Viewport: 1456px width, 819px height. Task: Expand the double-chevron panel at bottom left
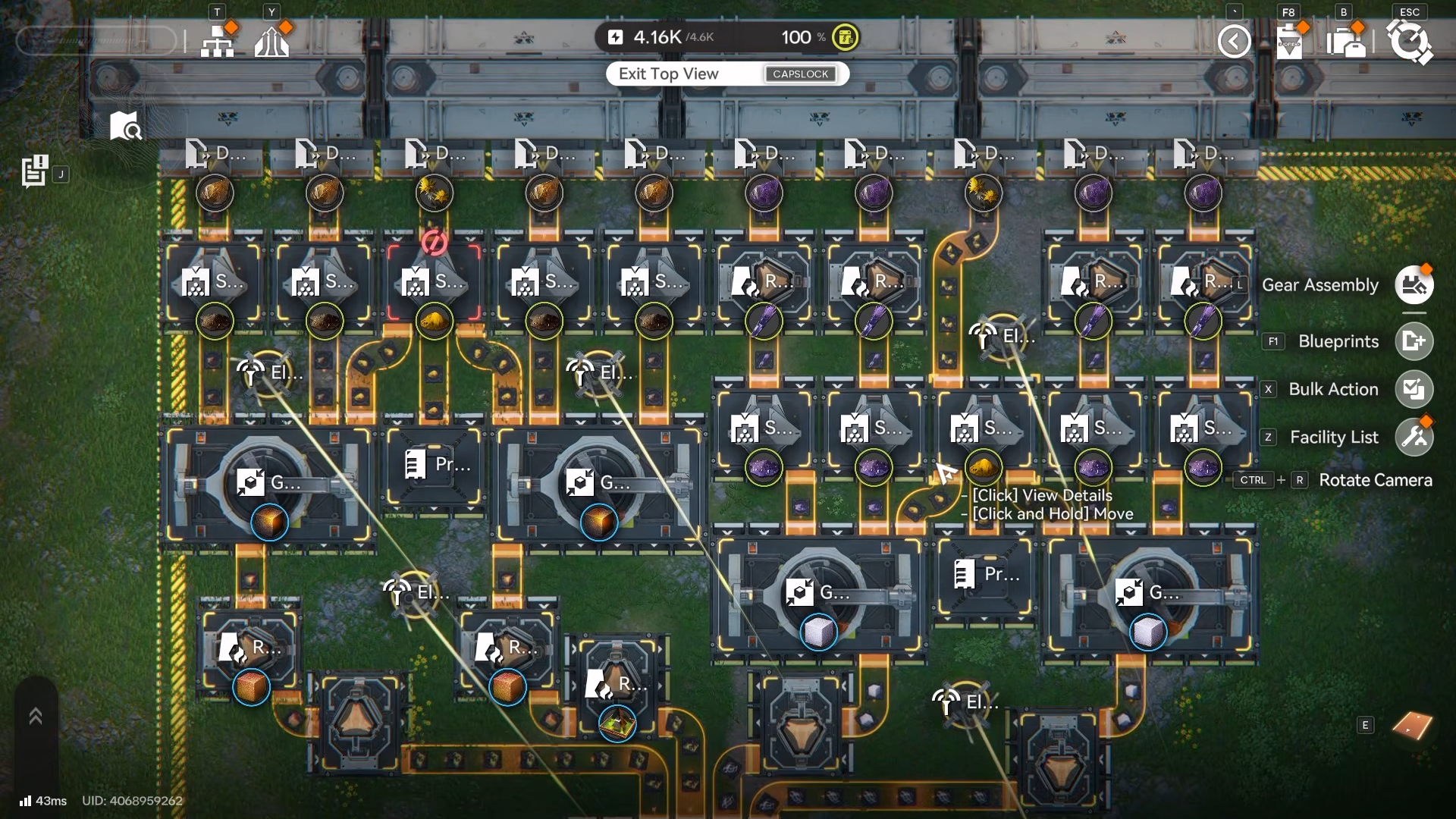click(36, 717)
